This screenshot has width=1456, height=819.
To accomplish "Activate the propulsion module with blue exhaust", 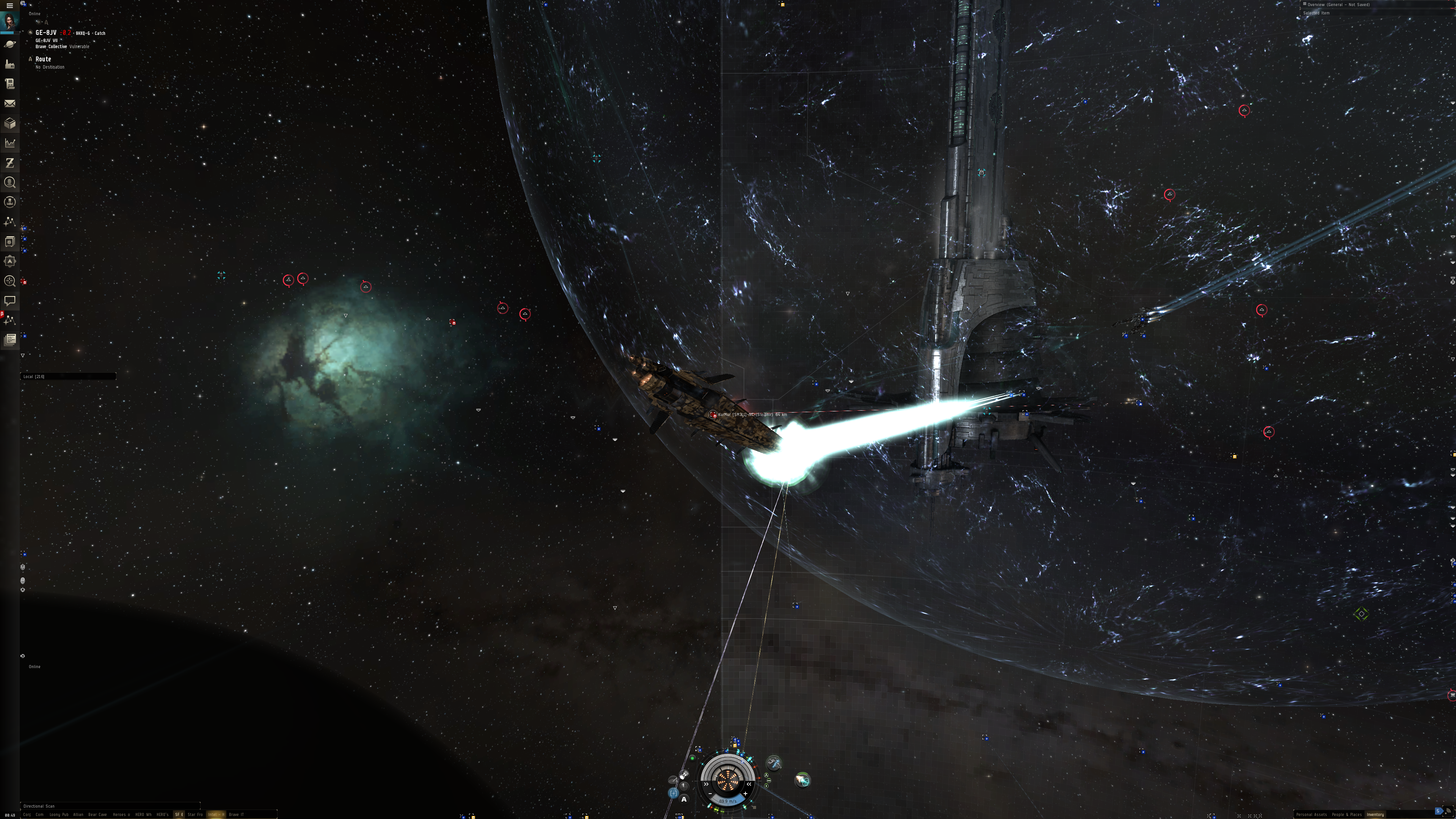I will pos(802,781).
